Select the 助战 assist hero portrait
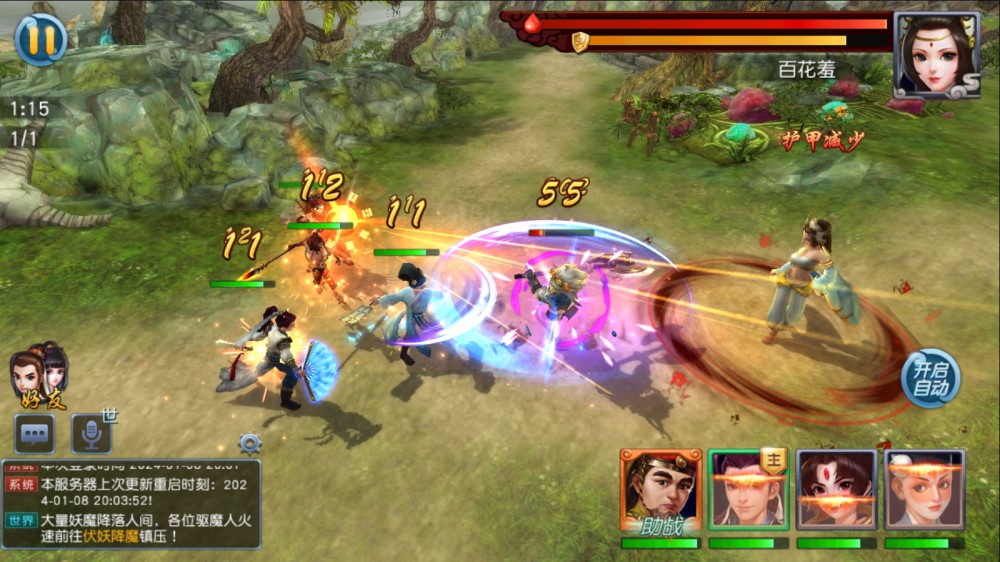1000x562 pixels. [660, 490]
